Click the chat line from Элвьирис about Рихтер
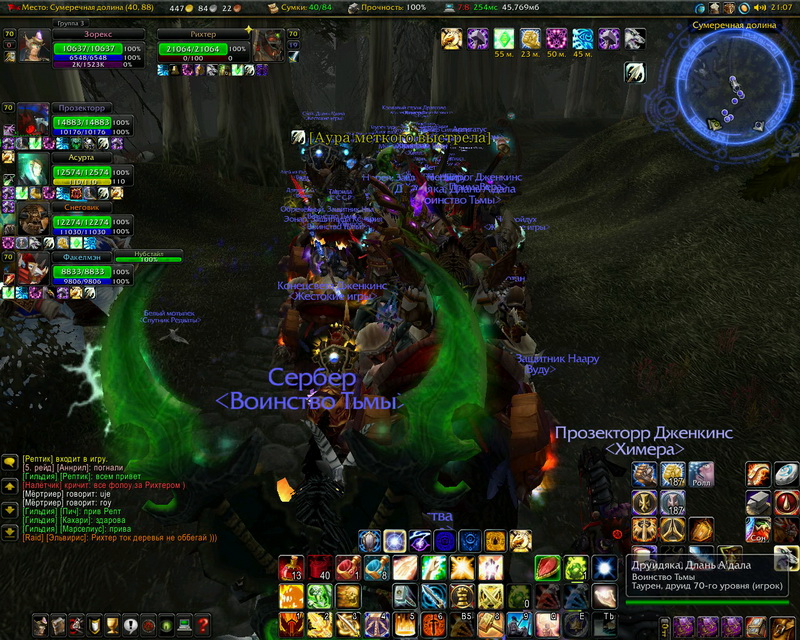The width and height of the screenshot is (800, 640). [120, 538]
